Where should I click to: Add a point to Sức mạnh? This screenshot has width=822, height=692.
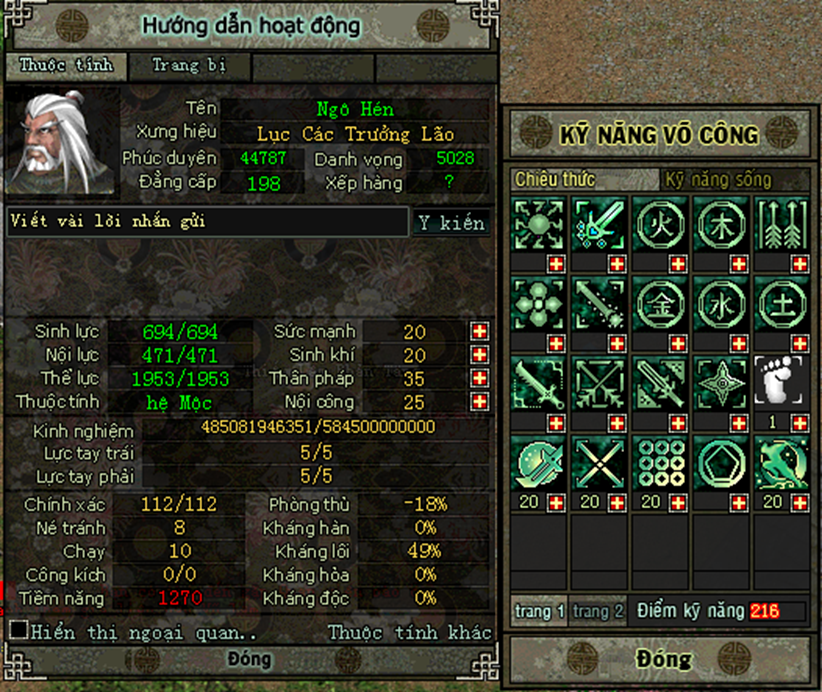[480, 332]
